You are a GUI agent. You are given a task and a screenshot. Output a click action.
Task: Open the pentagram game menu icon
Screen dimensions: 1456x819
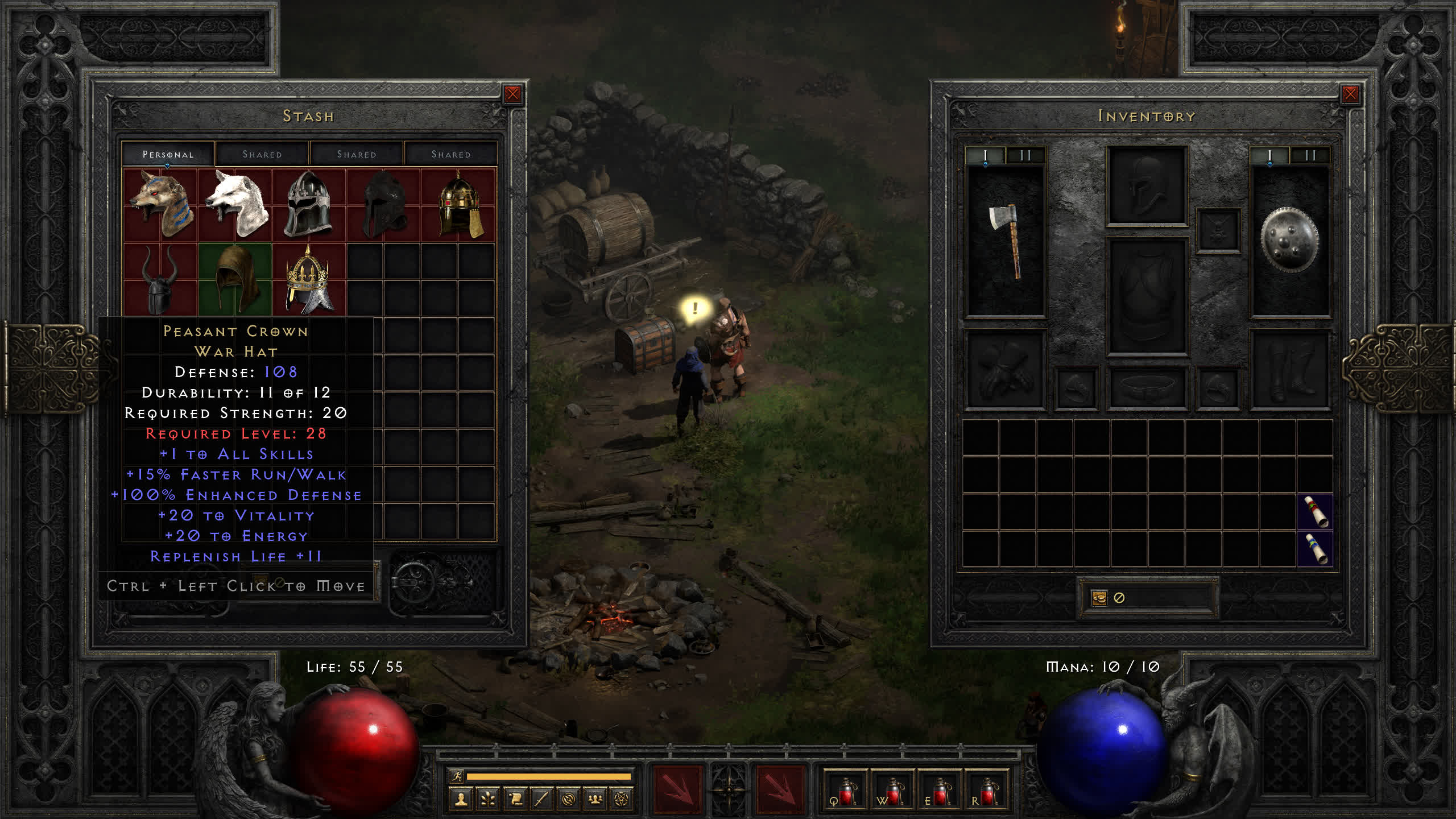tap(622, 800)
